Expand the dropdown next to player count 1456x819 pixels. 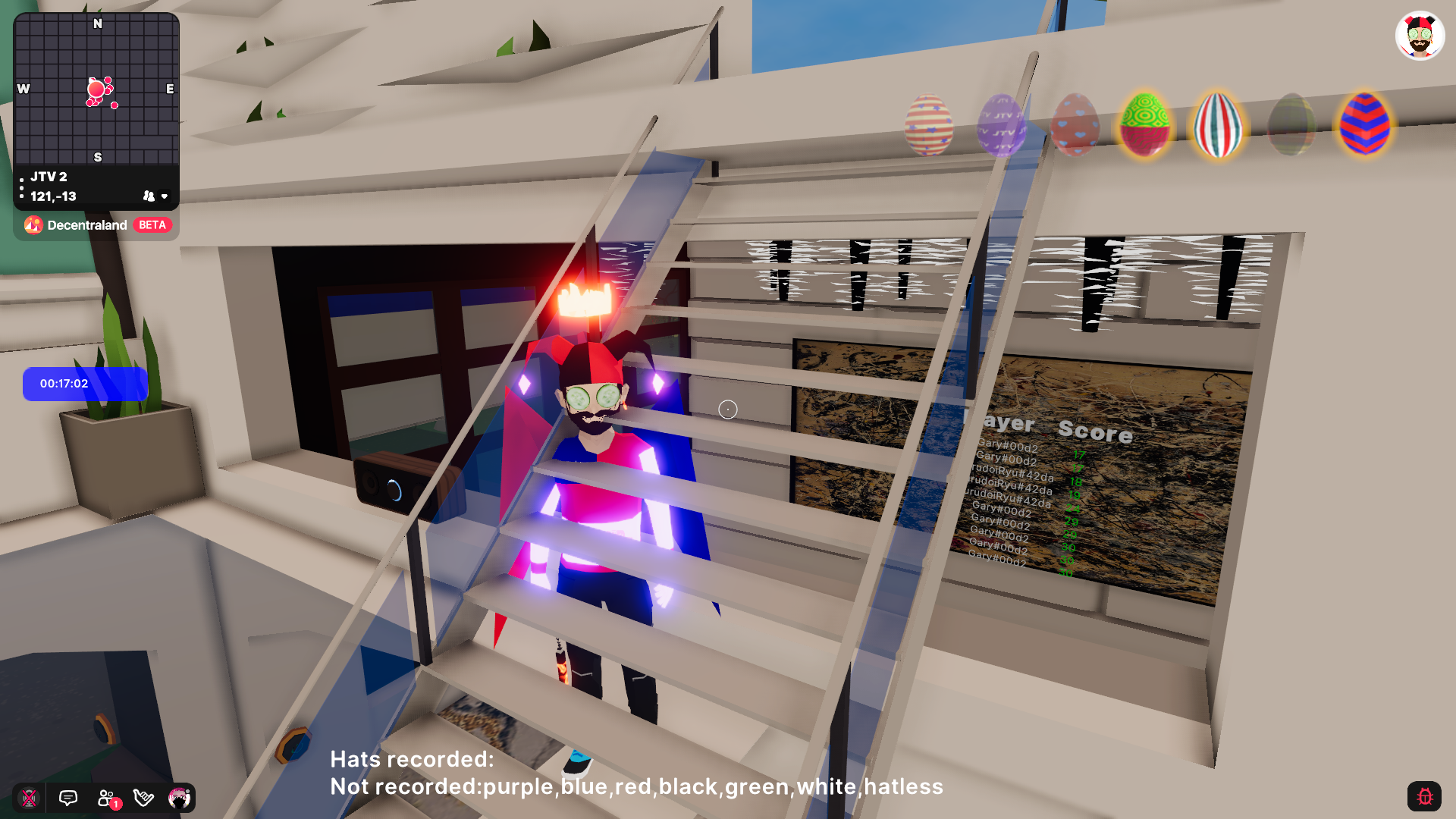pos(165,196)
